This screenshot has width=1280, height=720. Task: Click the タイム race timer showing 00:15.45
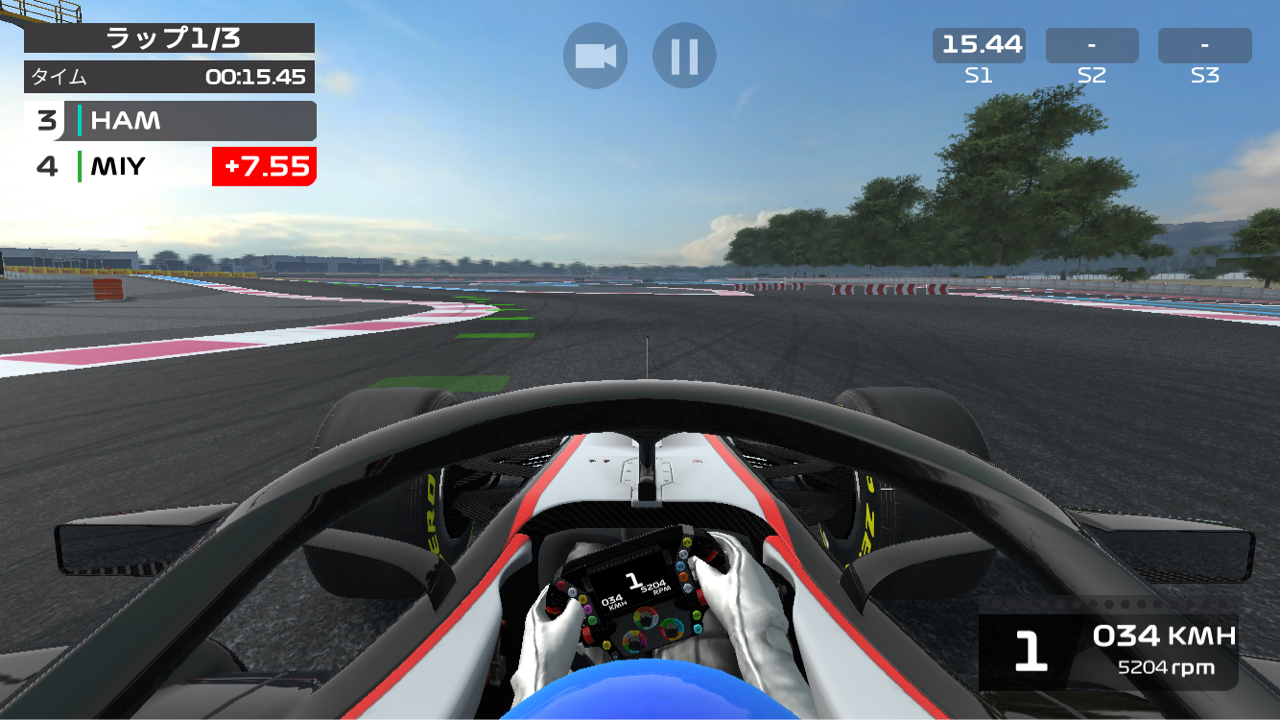pyautogui.click(x=170, y=76)
